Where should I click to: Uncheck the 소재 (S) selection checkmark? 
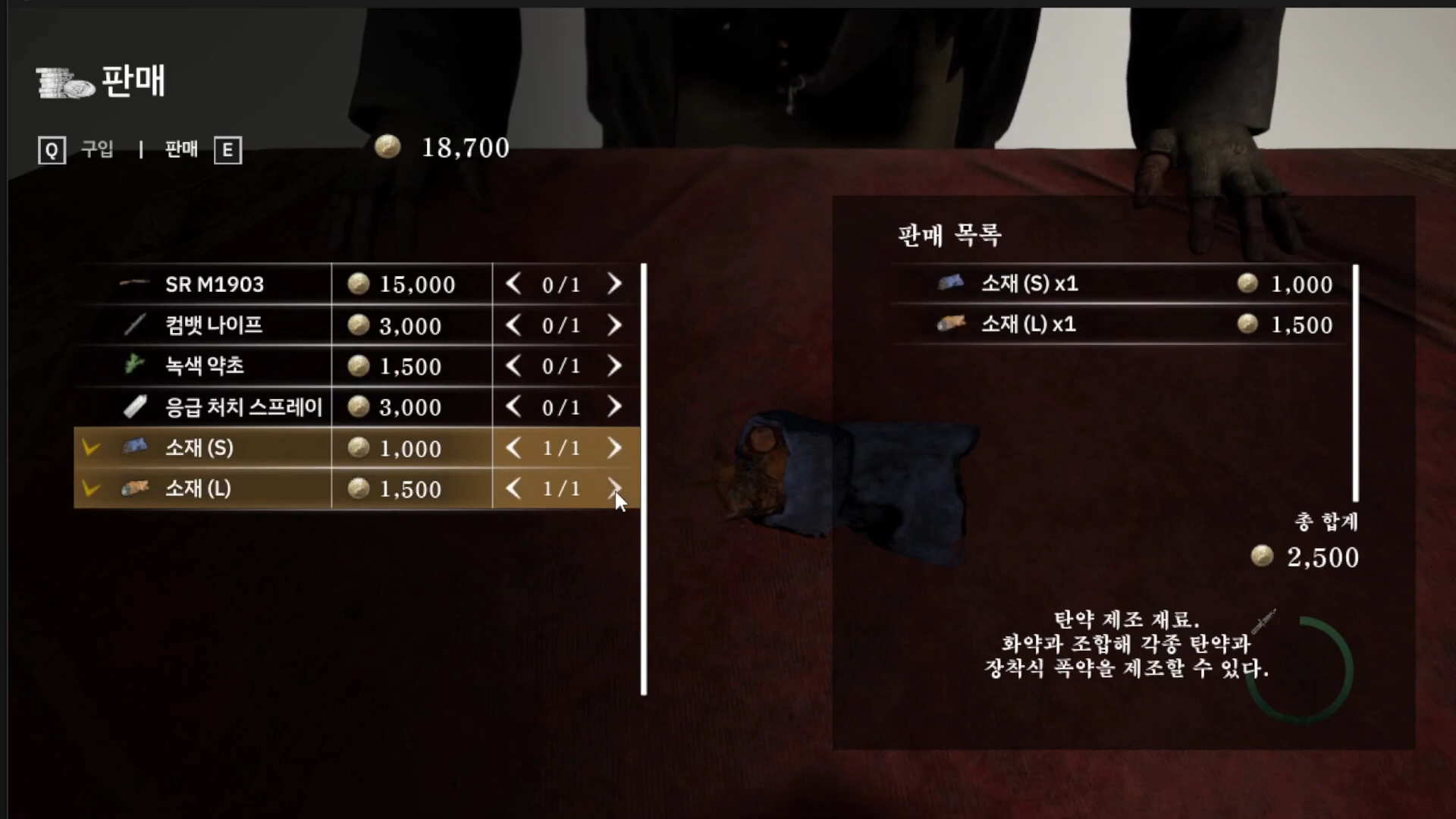coord(91,447)
